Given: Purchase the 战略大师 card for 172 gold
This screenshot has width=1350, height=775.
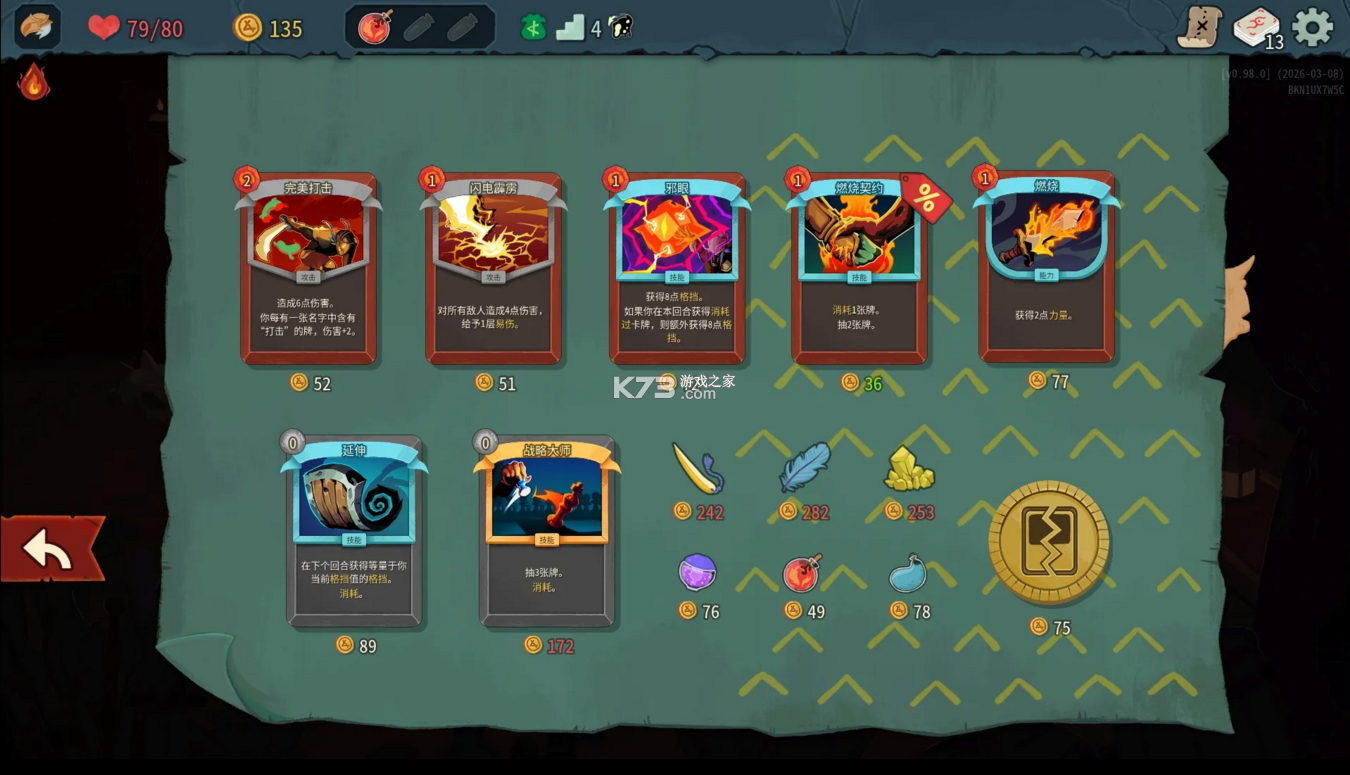Looking at the screenshot, I should click(x=547, y=530).
